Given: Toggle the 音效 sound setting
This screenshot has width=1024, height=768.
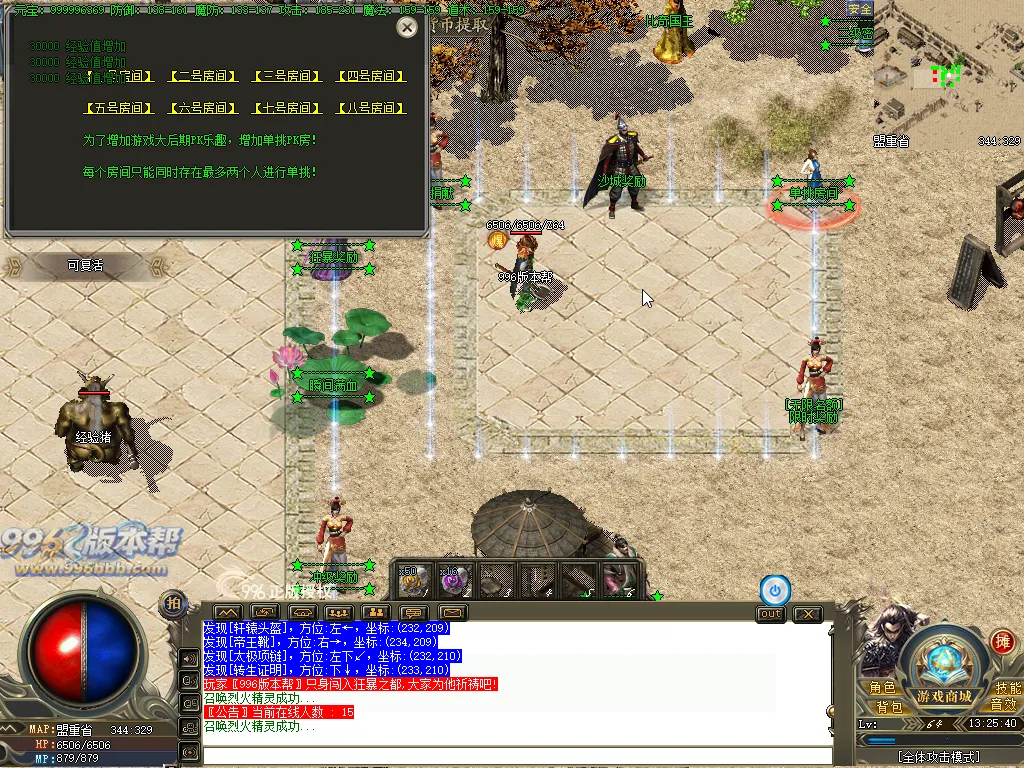Looking at the screenshot, I should [x=1003, y=706].
